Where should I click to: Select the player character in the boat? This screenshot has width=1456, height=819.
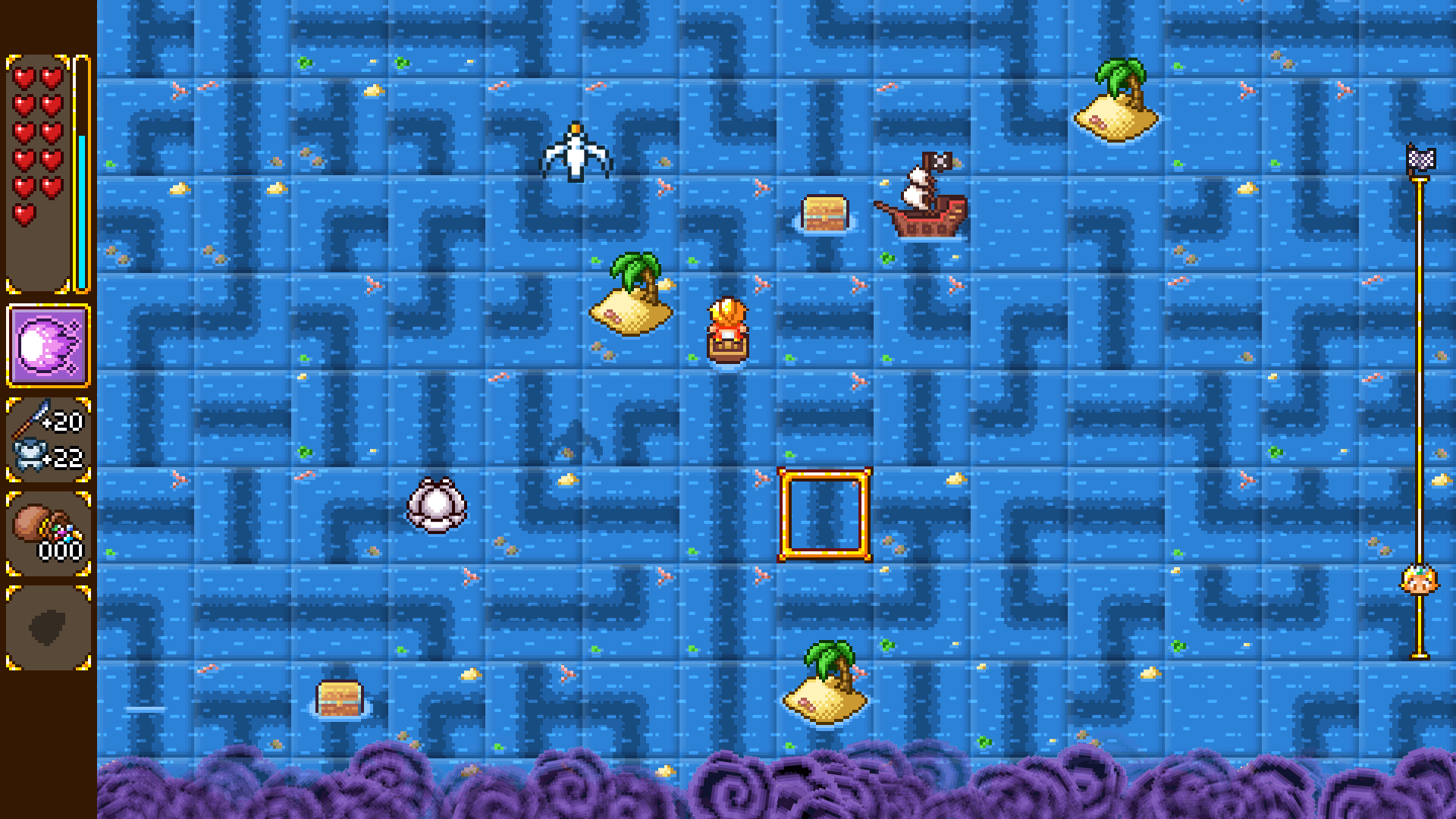(729, 328)
